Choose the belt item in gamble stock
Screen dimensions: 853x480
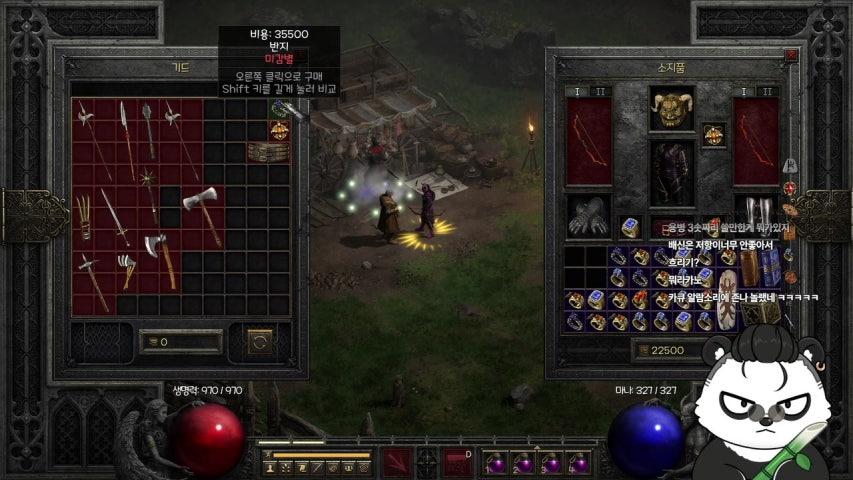click(262, 152)
